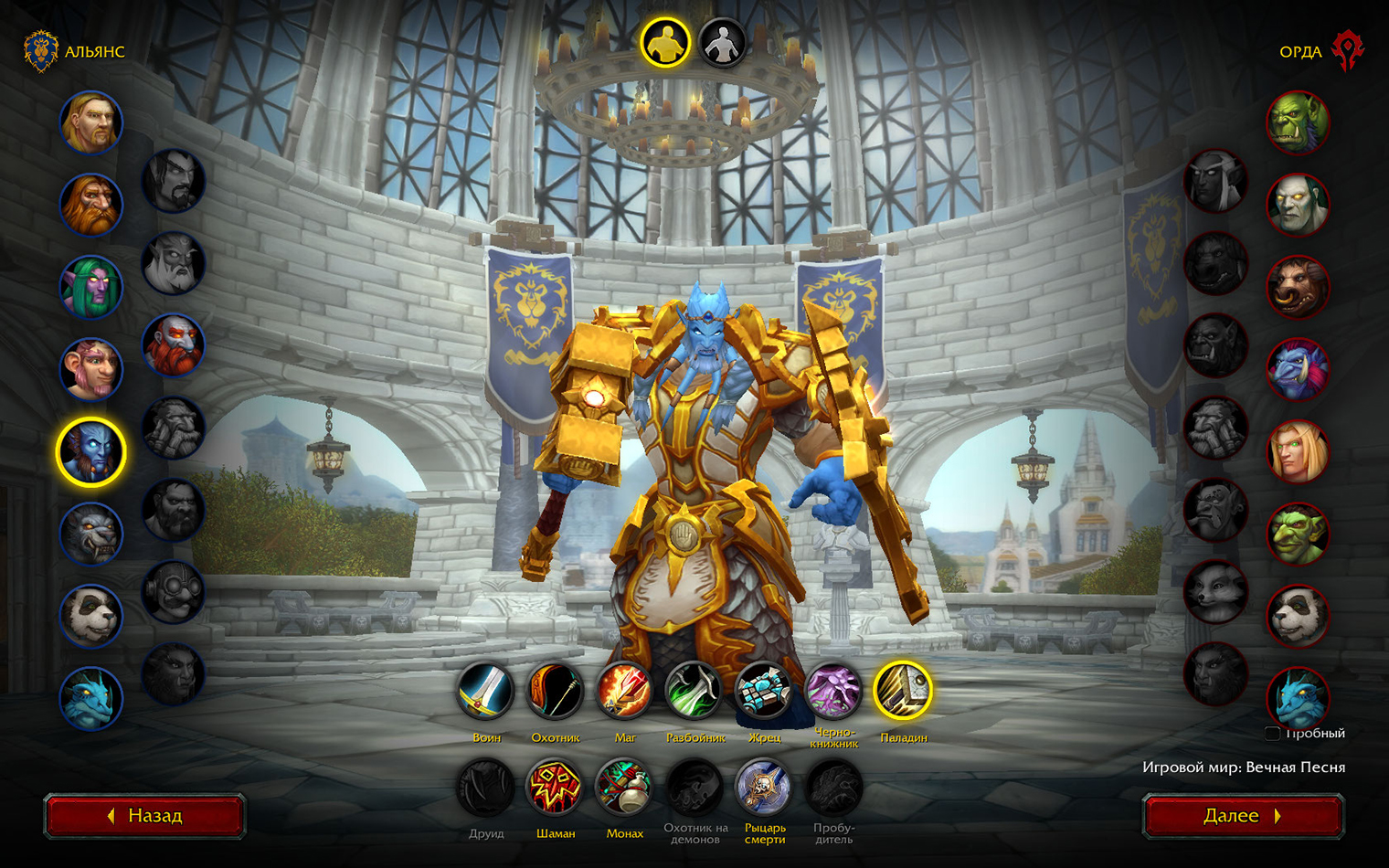Select the Жрец priest class
Image resolution: width=1389 pixels, height=868 pixels.
point(764,692)
